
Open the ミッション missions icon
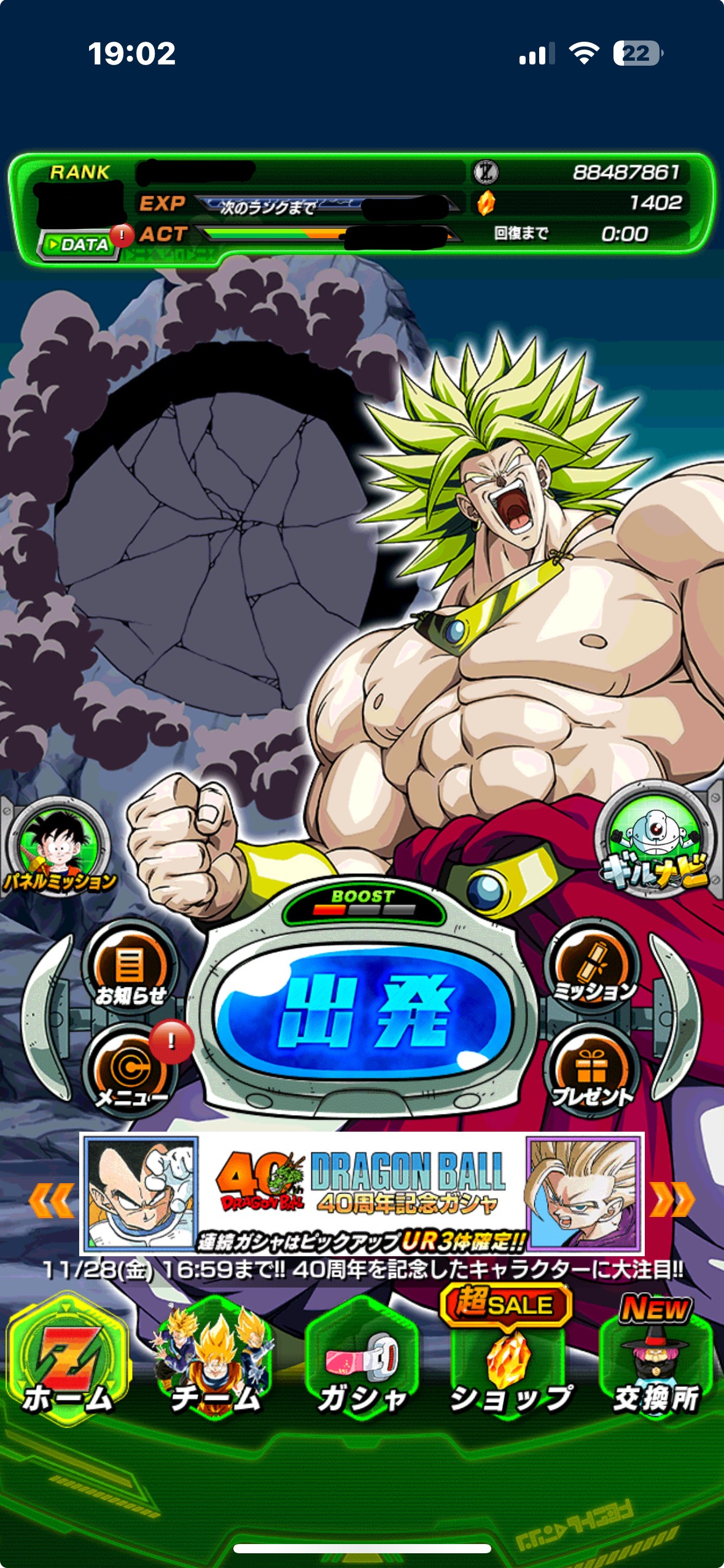[593, 970]
